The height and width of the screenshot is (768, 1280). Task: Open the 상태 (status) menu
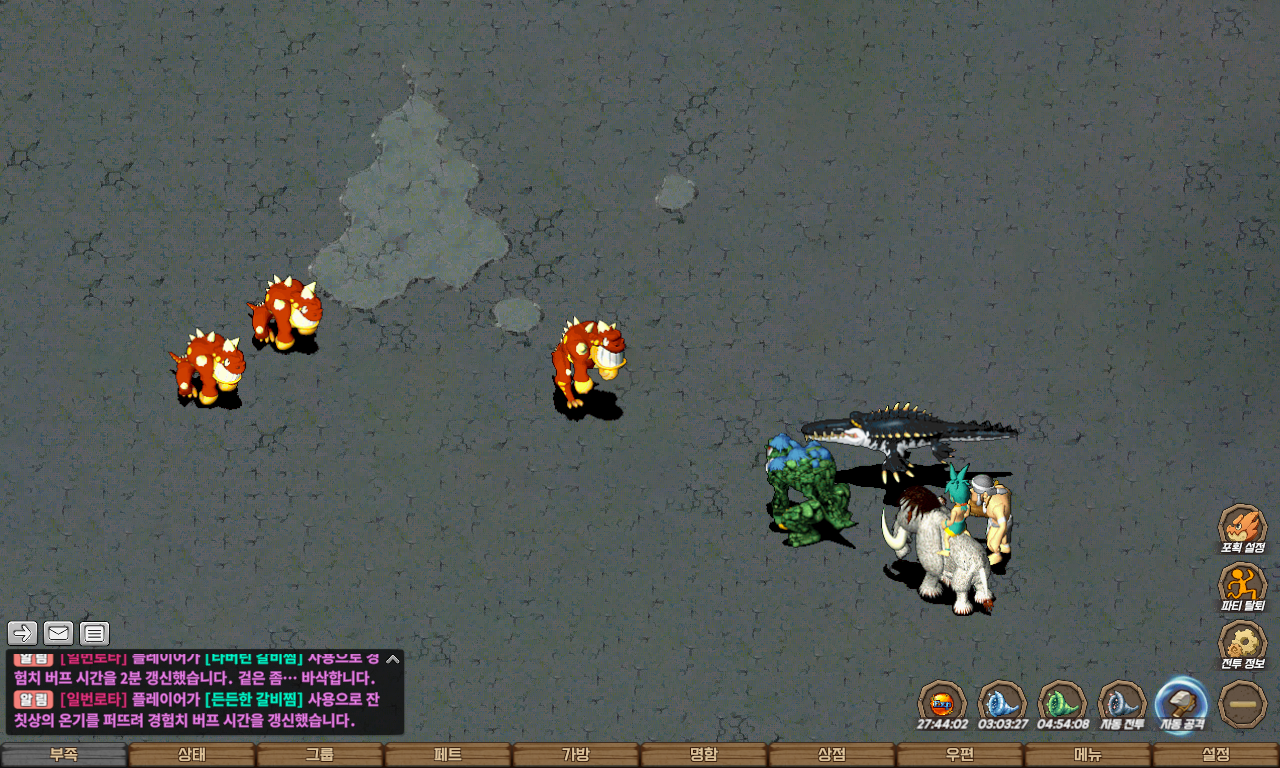click(x=192, y=755)
